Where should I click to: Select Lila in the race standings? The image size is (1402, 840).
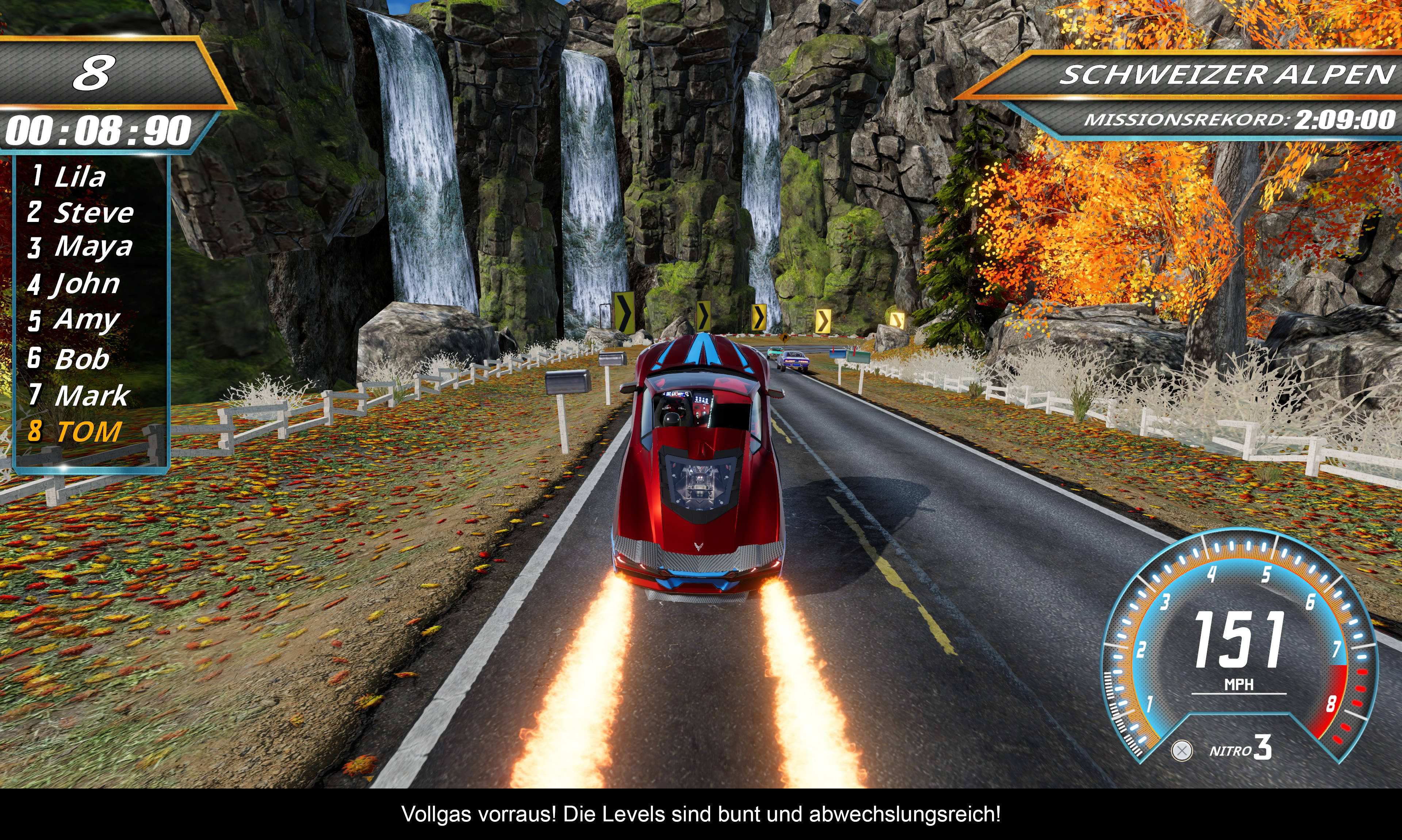(79, 176)
